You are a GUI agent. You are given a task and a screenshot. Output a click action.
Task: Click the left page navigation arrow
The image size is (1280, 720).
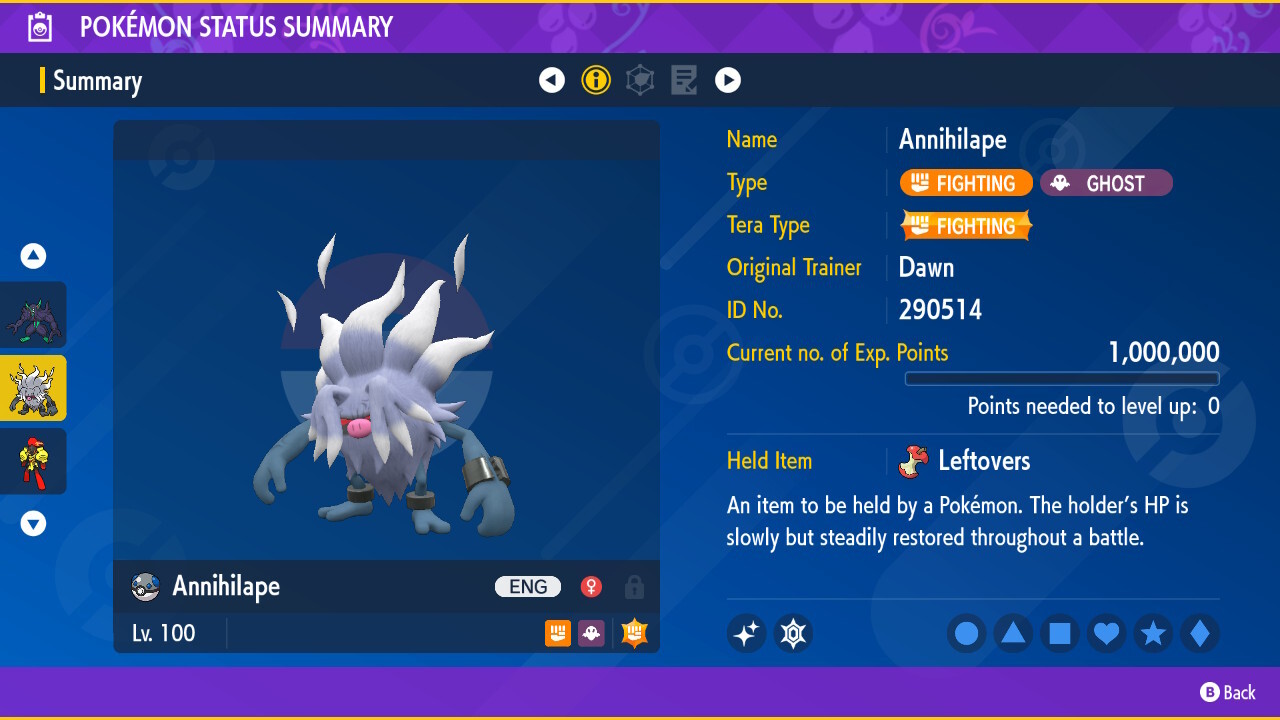[552, 80]
